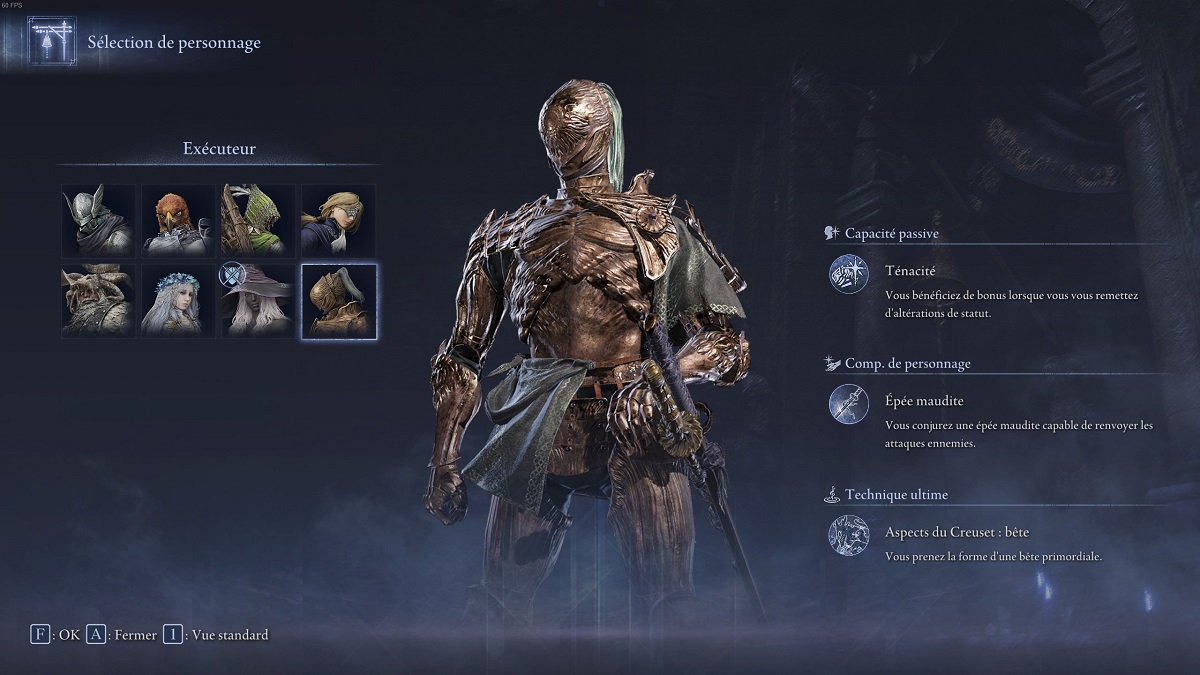Image resolution: width=1200 pixels, height=675 pixels.
Task: Click the Aspects du Creuset ultimate icon
Action: tap(849, 535)
